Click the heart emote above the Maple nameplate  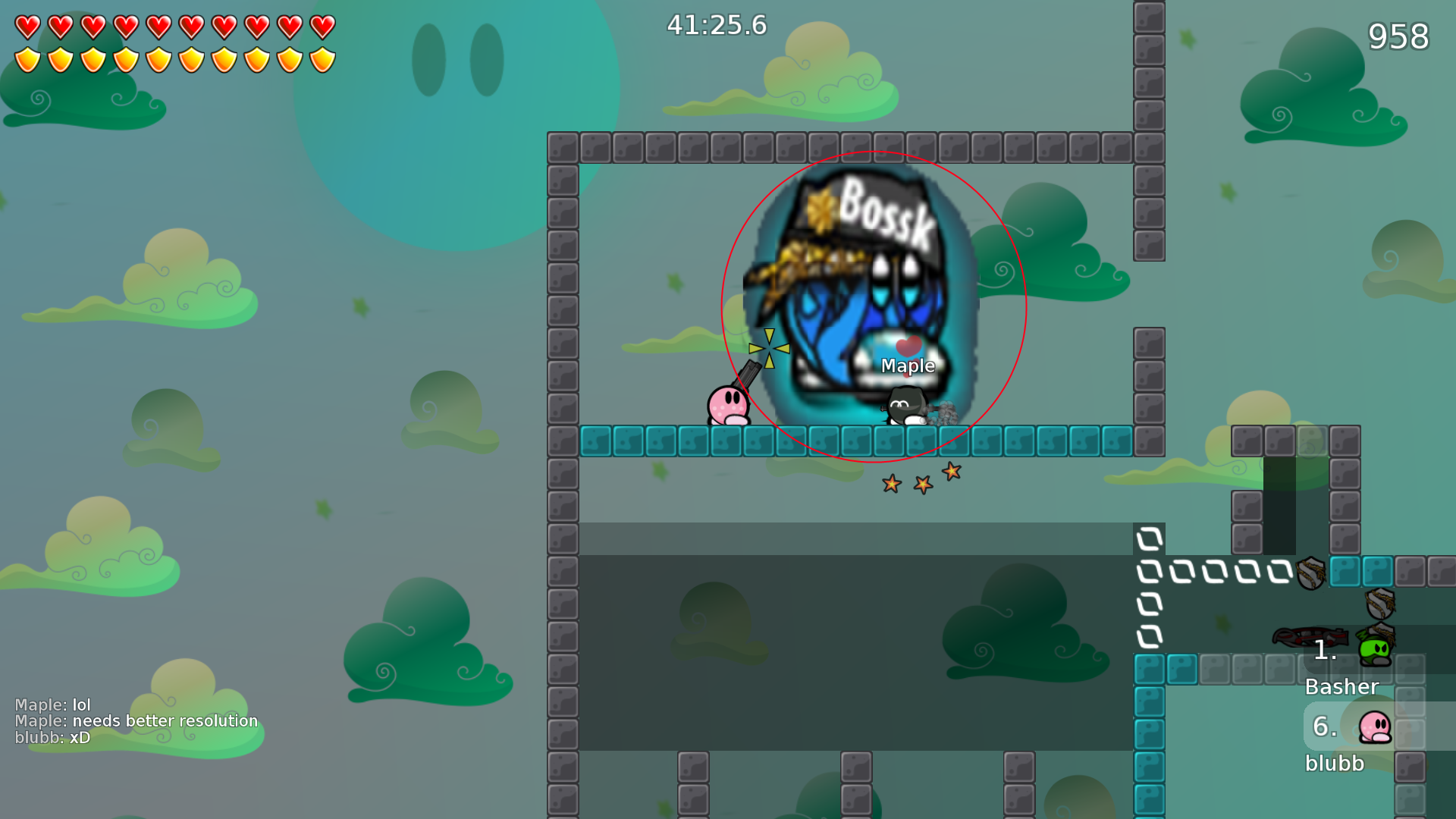click(x=907, y=345)
